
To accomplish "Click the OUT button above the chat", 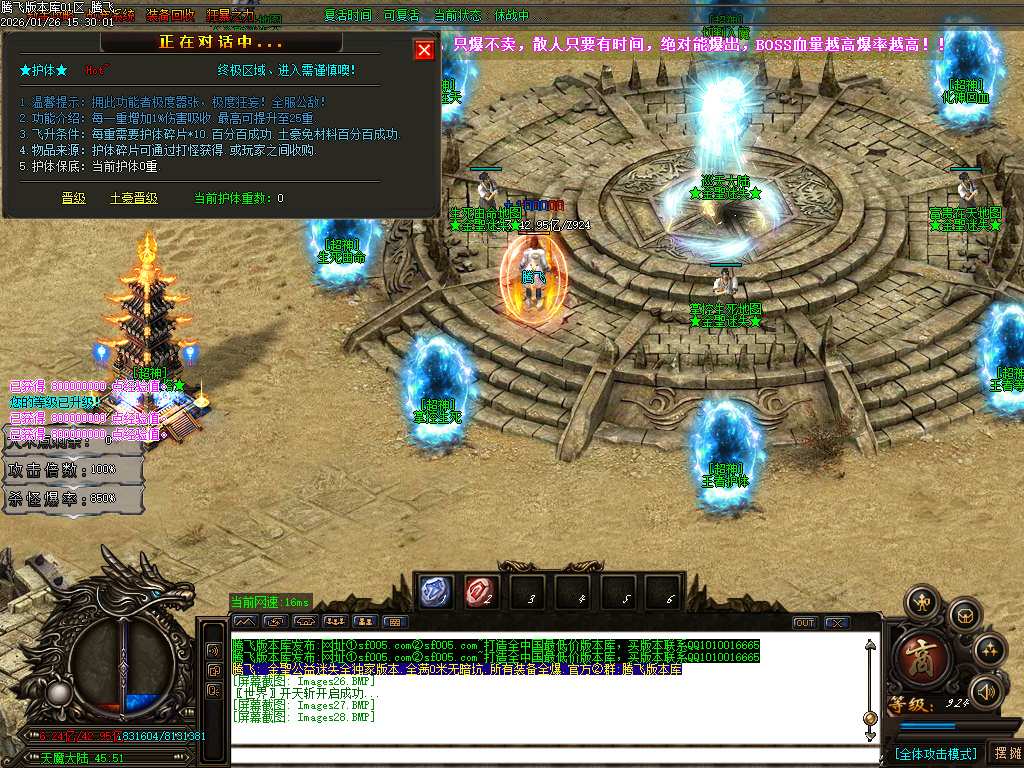I will click(805, 623).
